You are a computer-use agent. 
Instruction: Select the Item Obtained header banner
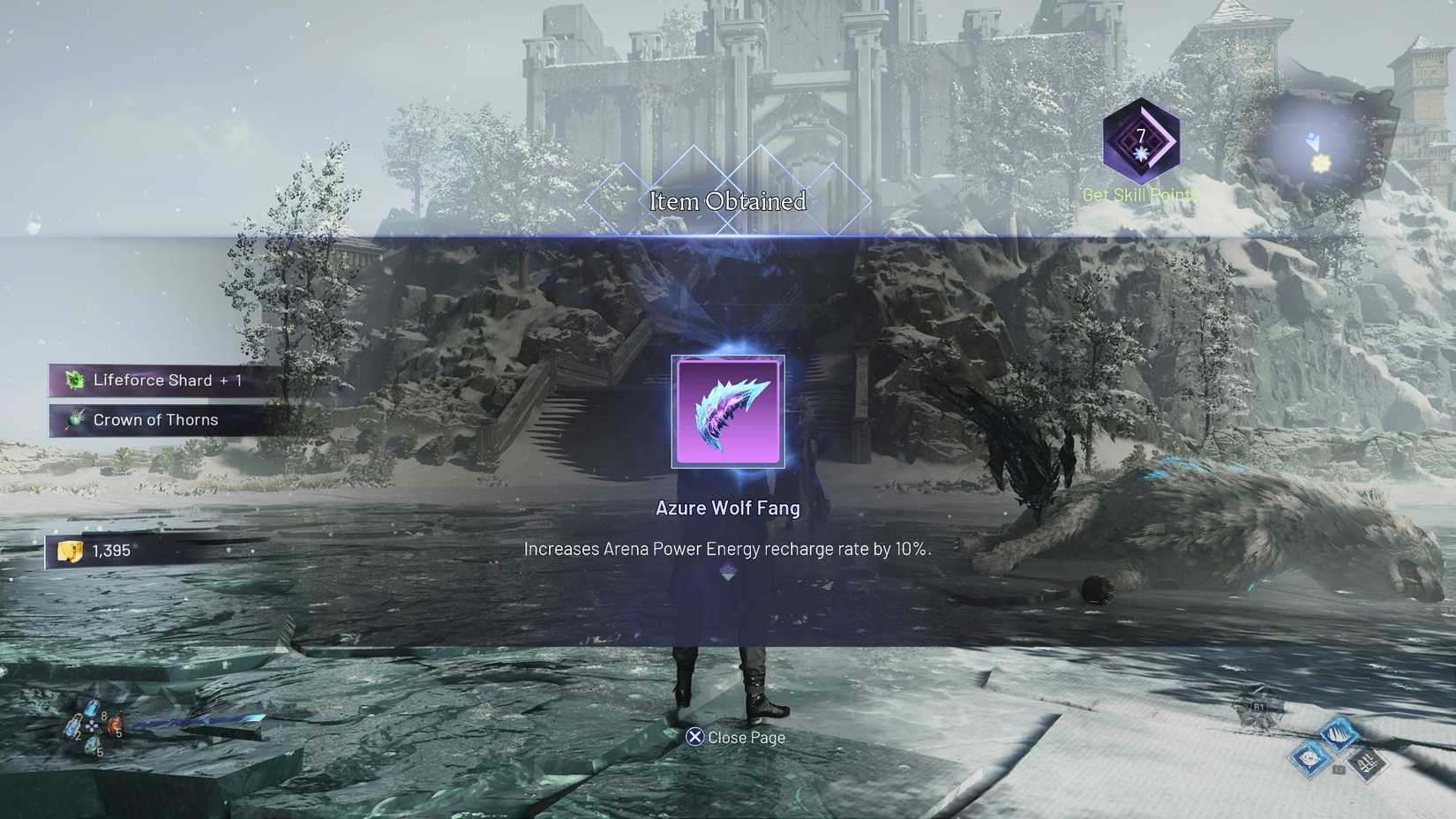click(x=727, y=202)
